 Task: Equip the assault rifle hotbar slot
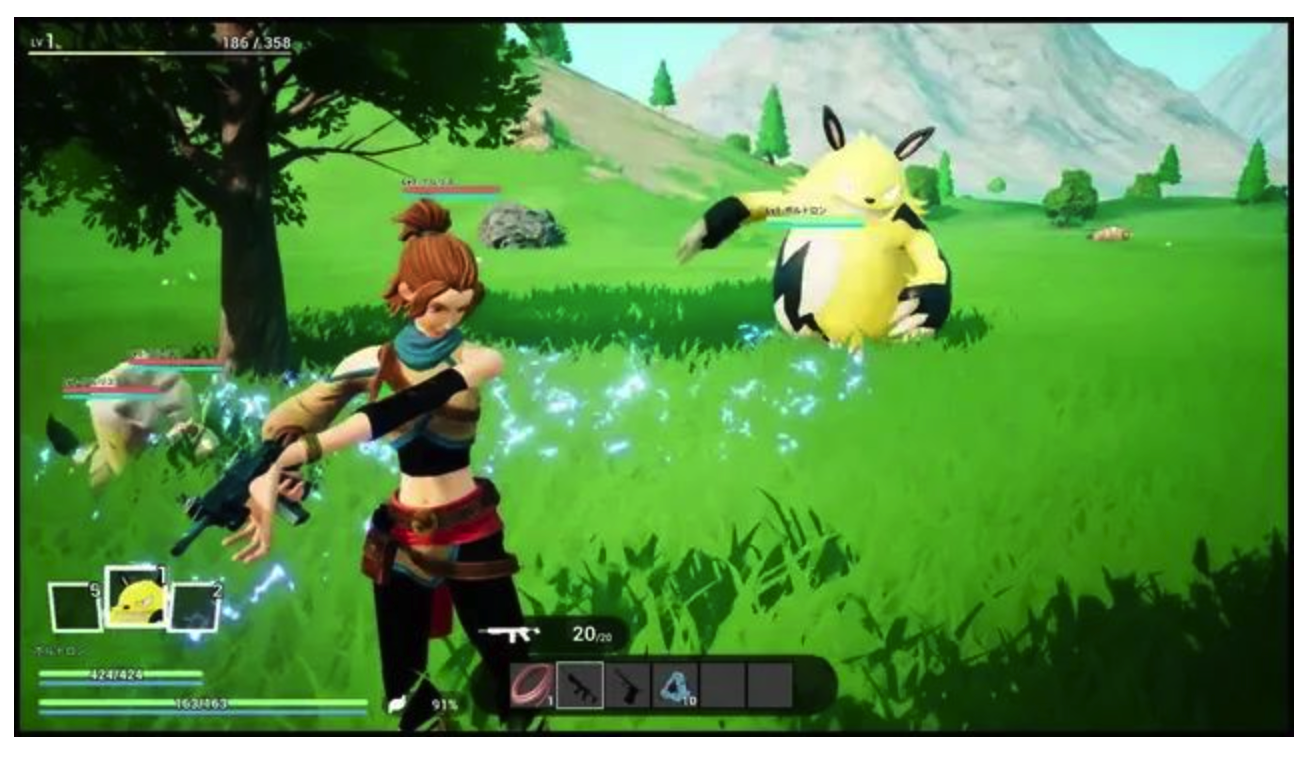[x=579, y=686]
